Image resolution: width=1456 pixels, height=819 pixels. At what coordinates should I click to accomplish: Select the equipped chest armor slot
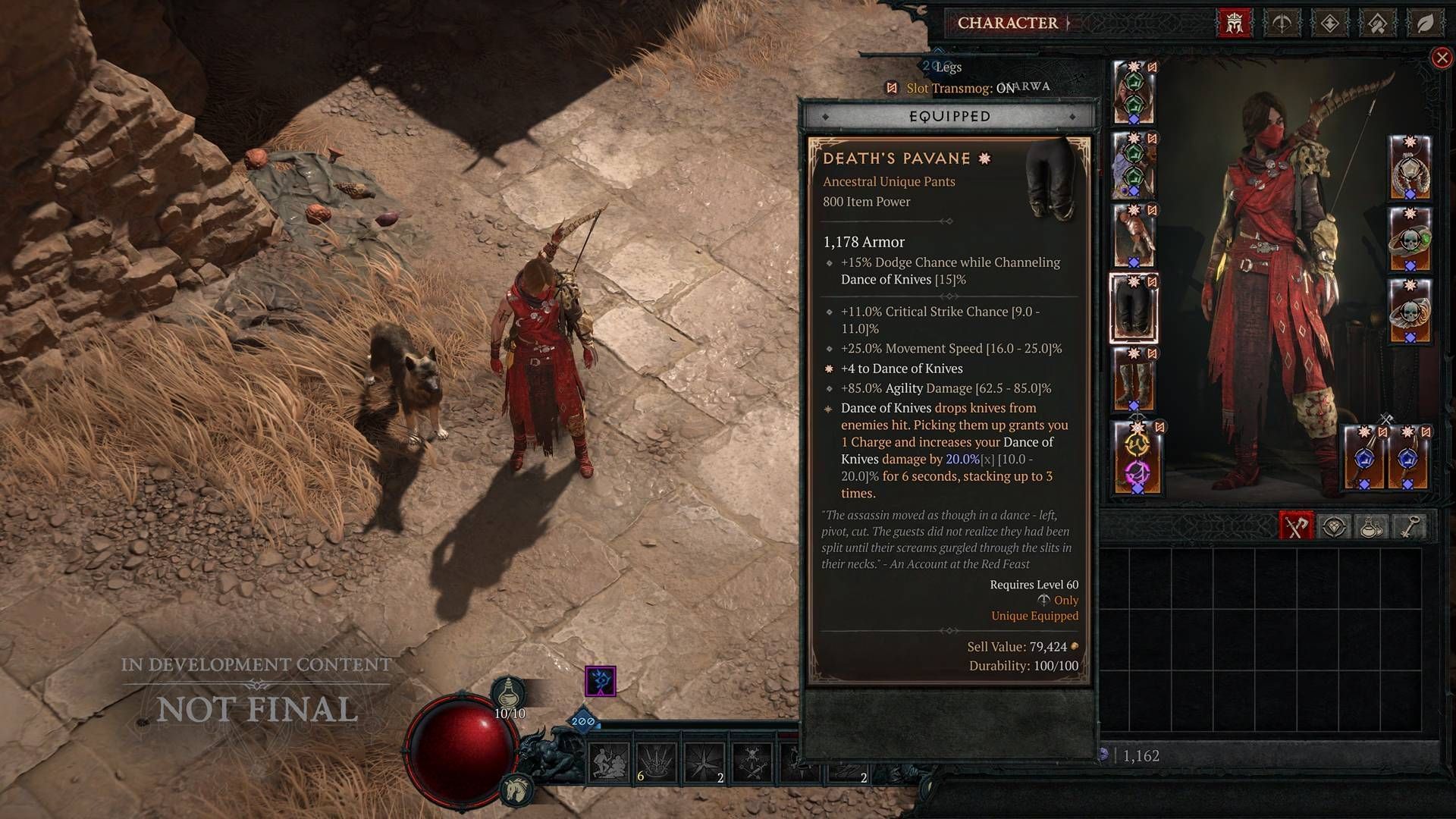click(1134, 164)
